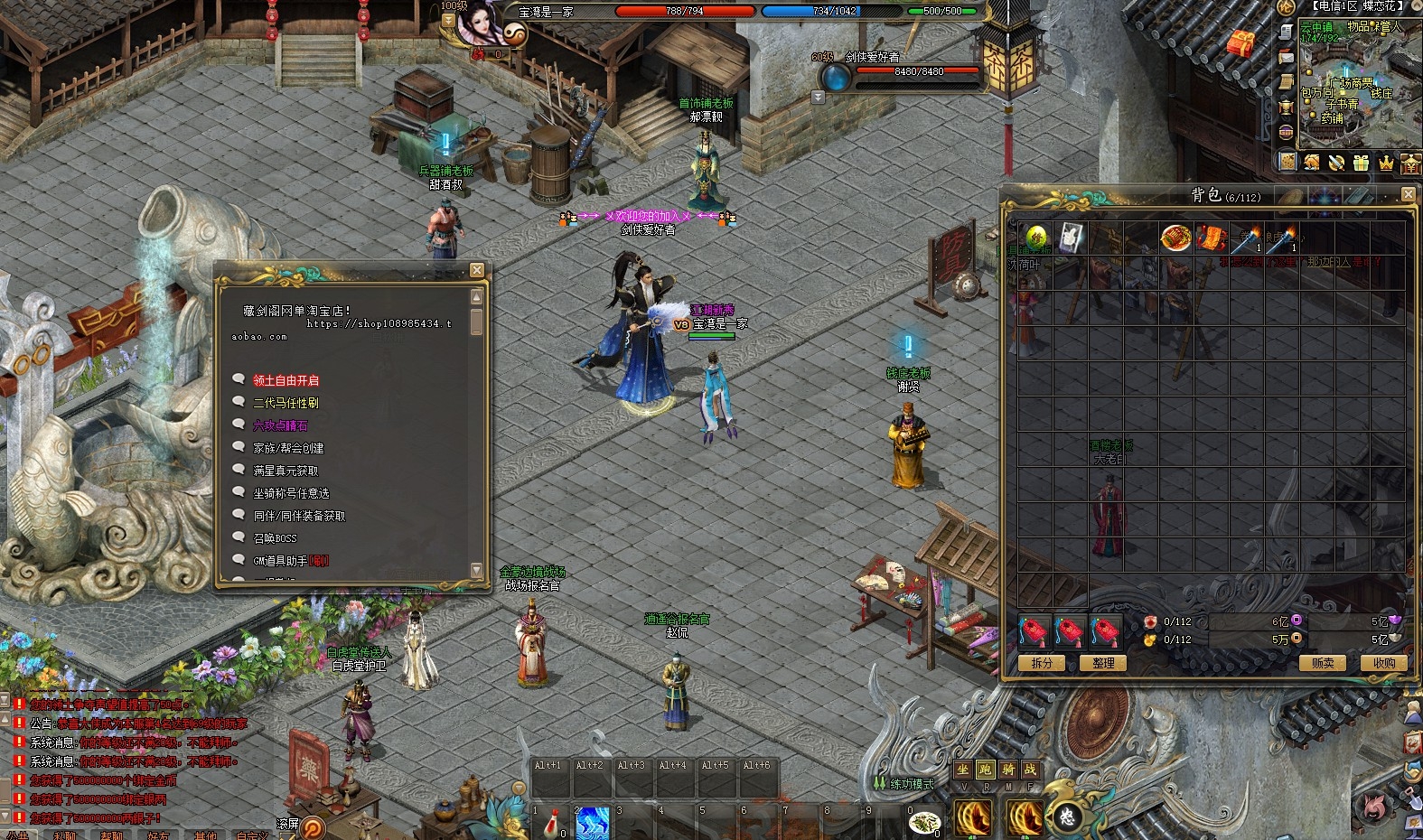The width and height of the screenshot is (1423, 840).
Task: Open the 贩卖 sell function
Action: point(1322,663)
